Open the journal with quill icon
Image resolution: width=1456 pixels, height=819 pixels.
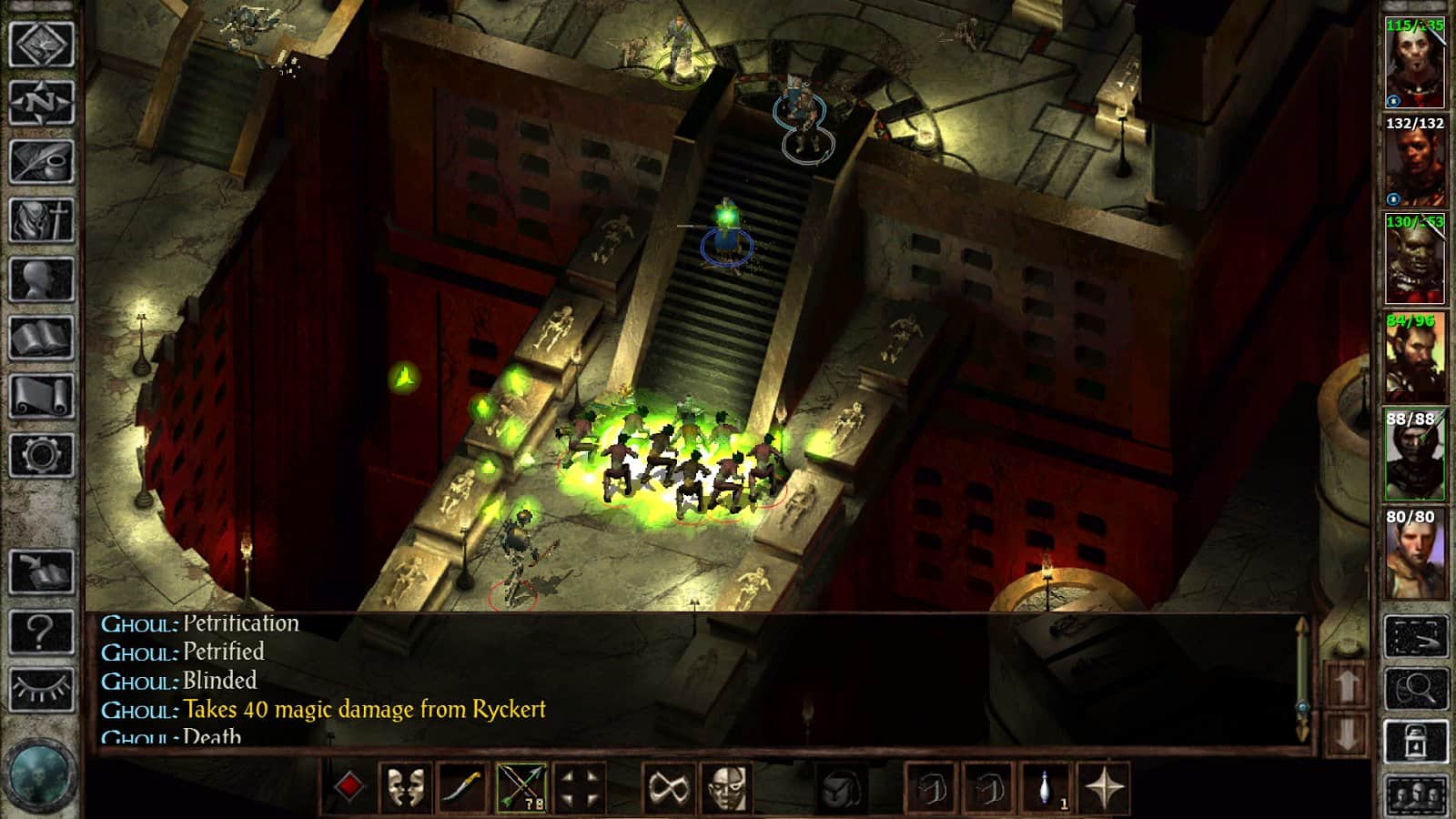tap(41, 161)
